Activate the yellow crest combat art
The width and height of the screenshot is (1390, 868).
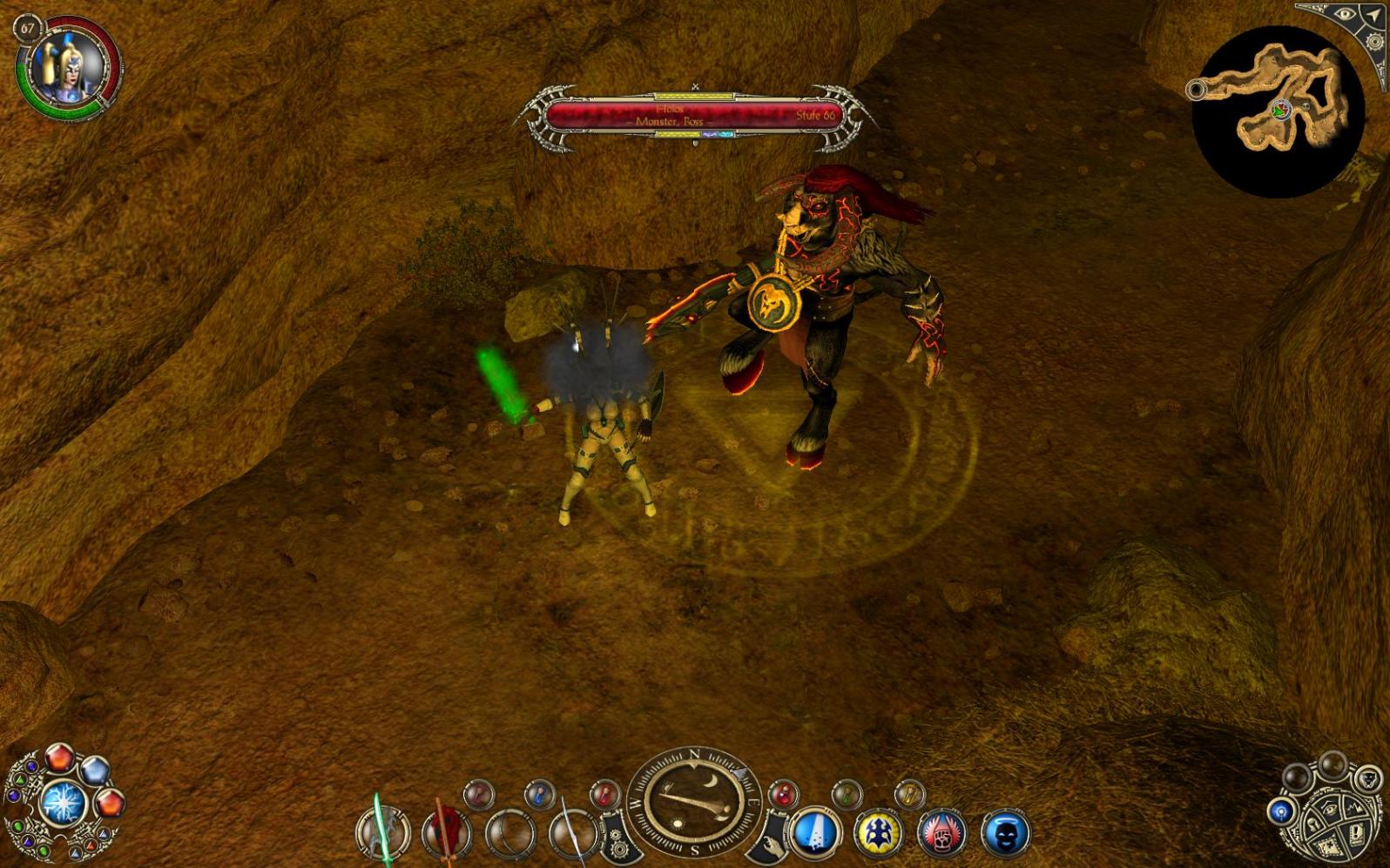click(x=878, y=831)
